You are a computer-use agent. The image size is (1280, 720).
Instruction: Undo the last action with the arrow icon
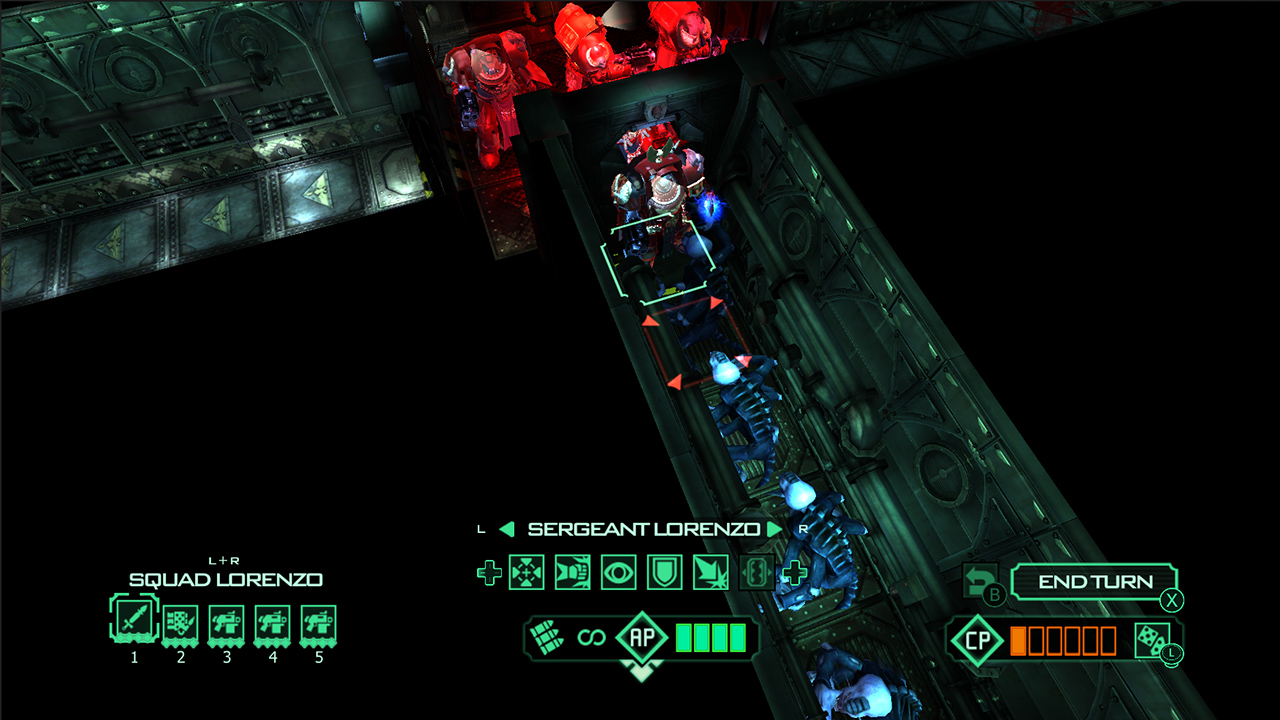click(978, 580)
